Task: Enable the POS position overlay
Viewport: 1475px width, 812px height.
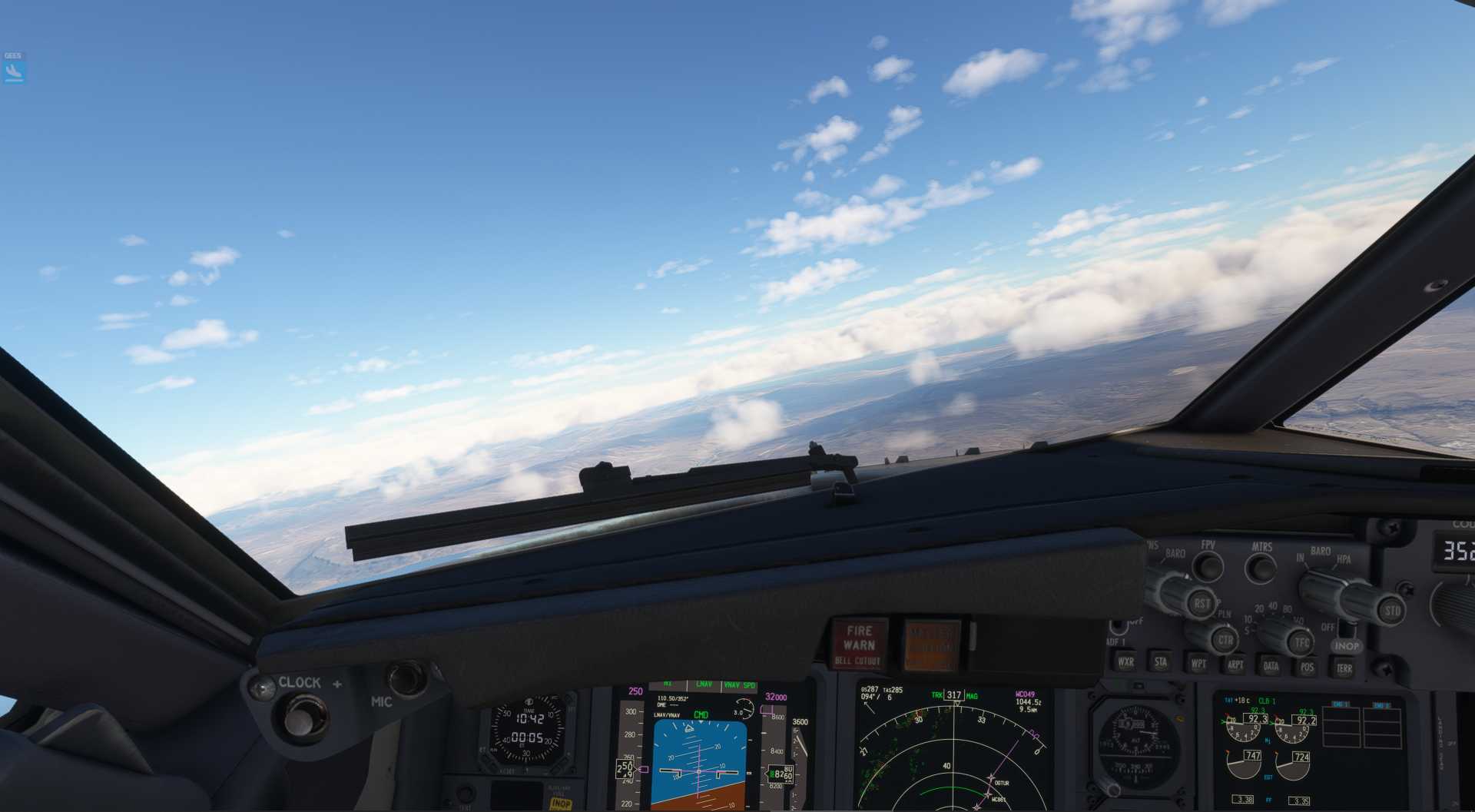Action: 1308,668
